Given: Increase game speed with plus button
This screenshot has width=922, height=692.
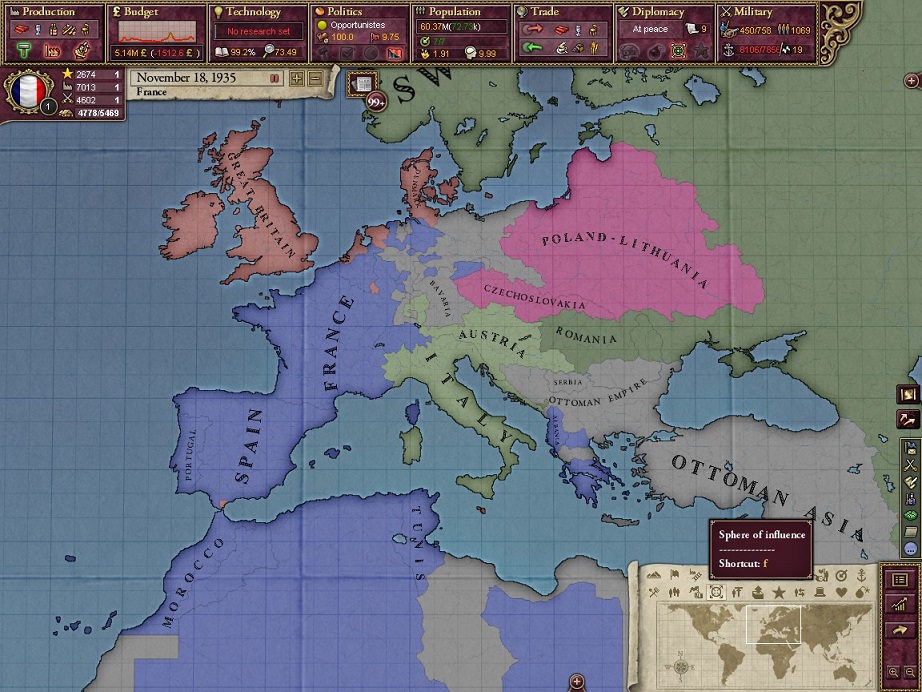Looking at the screenshot, I should 296,78.
